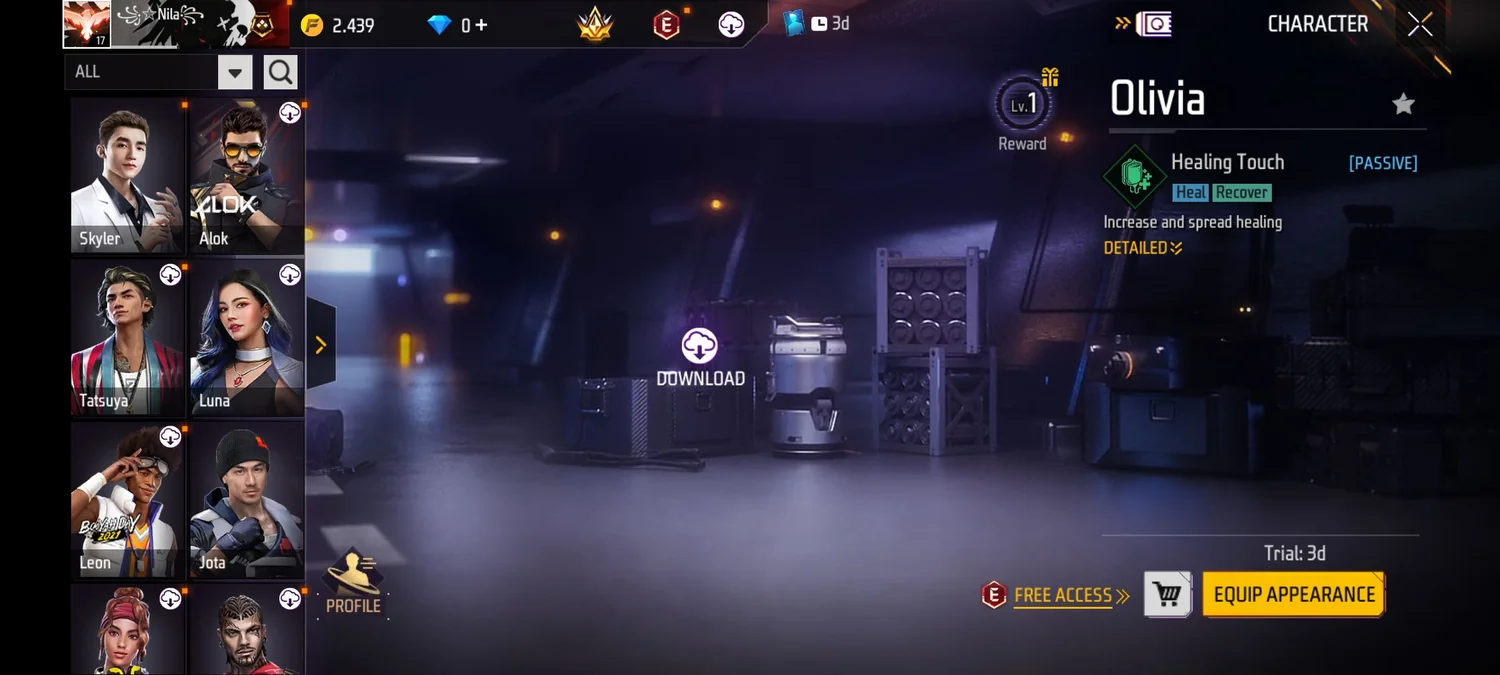
Task: Choose Alok from the character list
Action: tap(247, 175)
